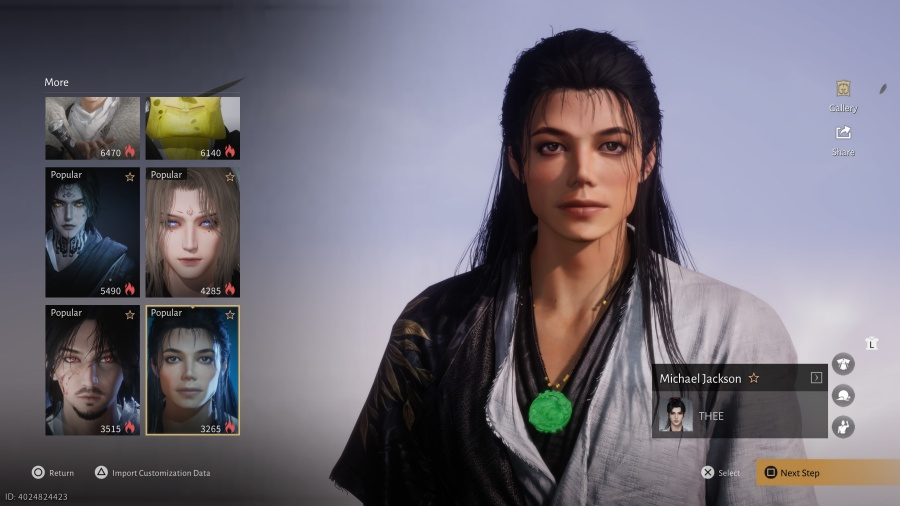Screen dimensions: 900x506
Task: Star the bearded 3515-likes preset
Action: coord(129,314)
